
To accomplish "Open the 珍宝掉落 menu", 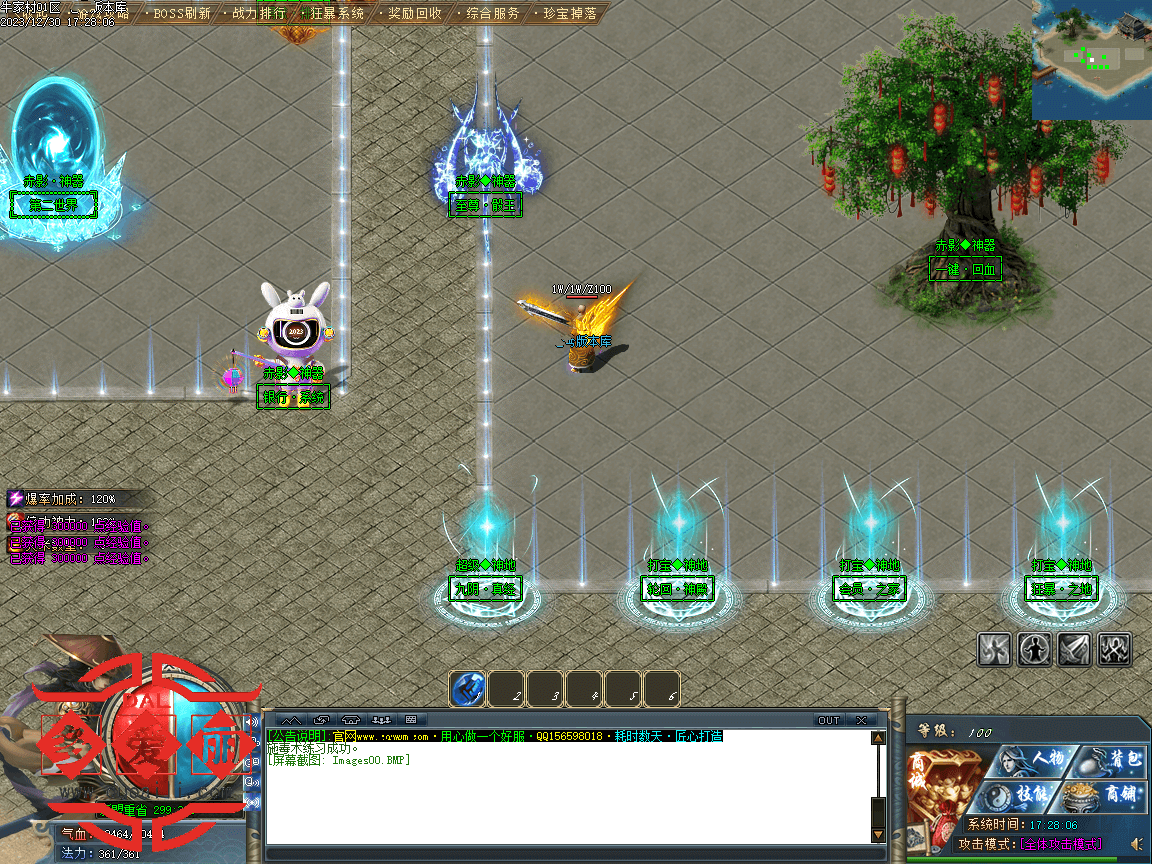I will 569,14.
